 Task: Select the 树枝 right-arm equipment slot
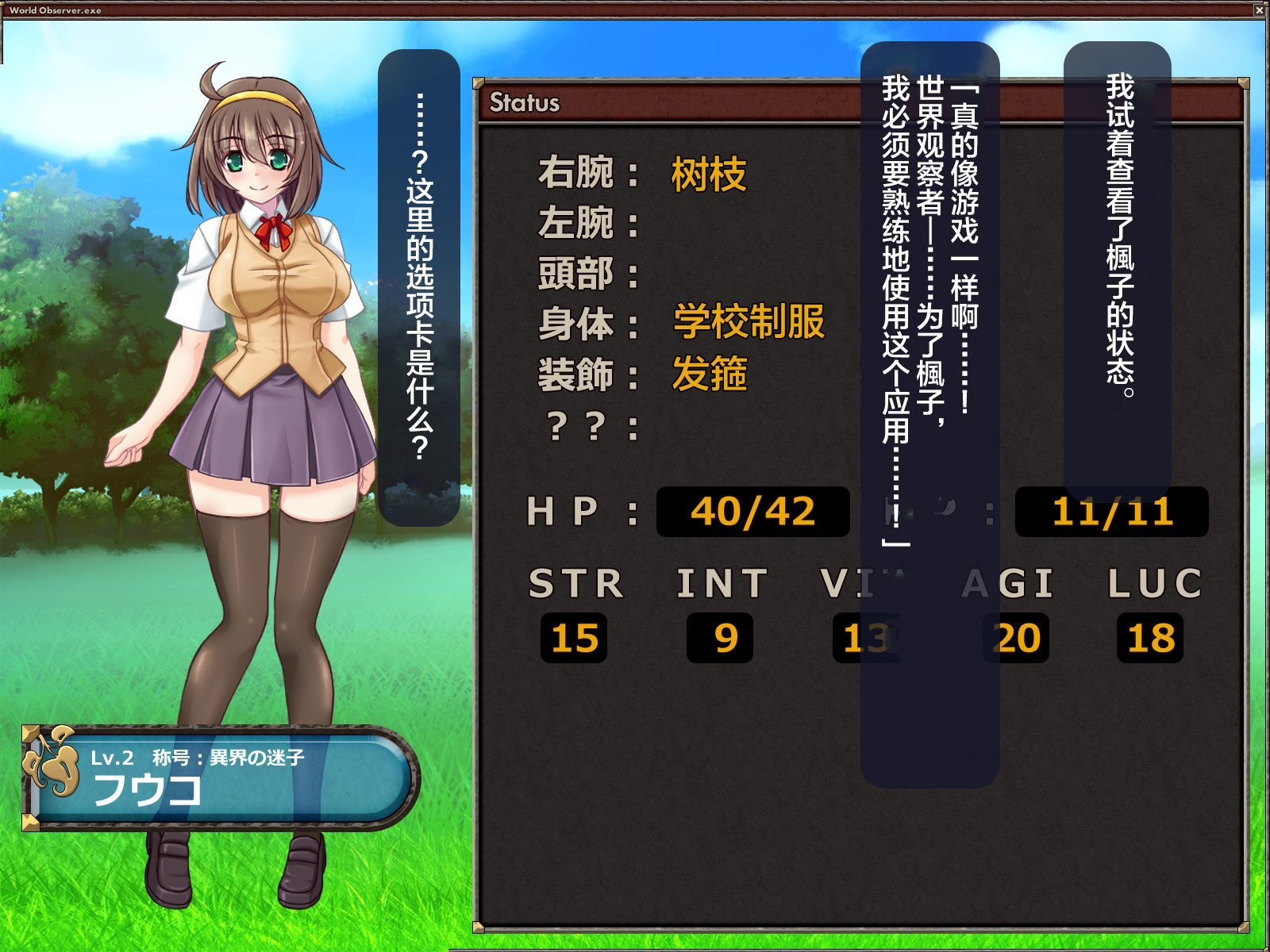[x=708, y=174]
